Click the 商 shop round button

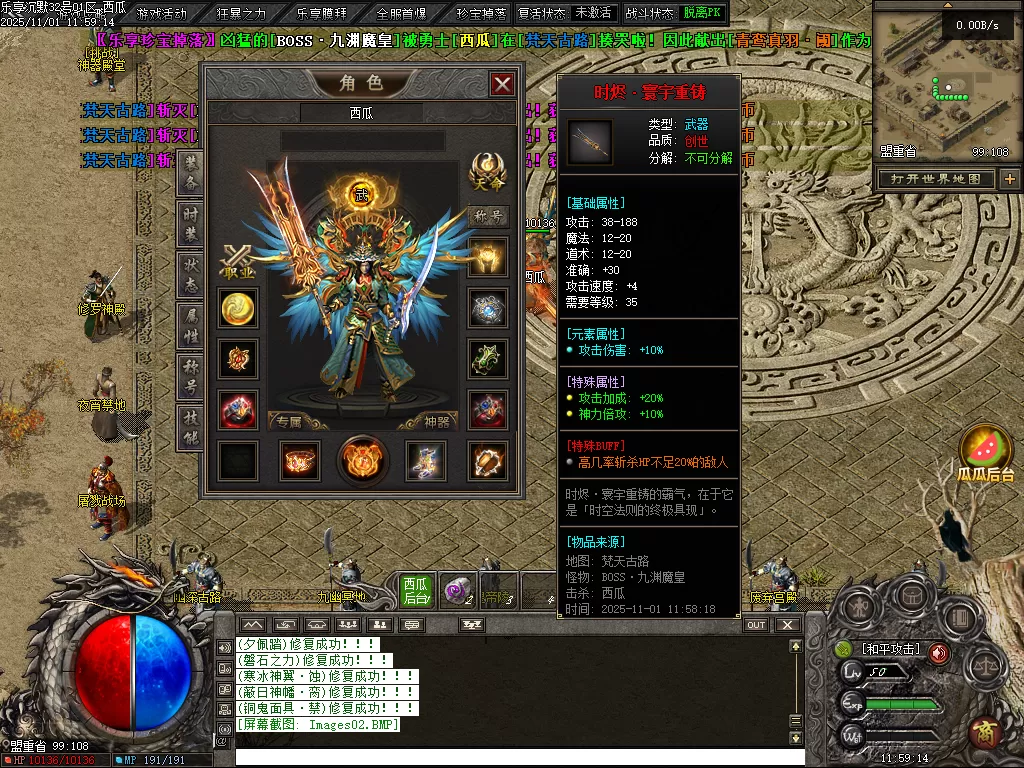click(x=985, y=731)
